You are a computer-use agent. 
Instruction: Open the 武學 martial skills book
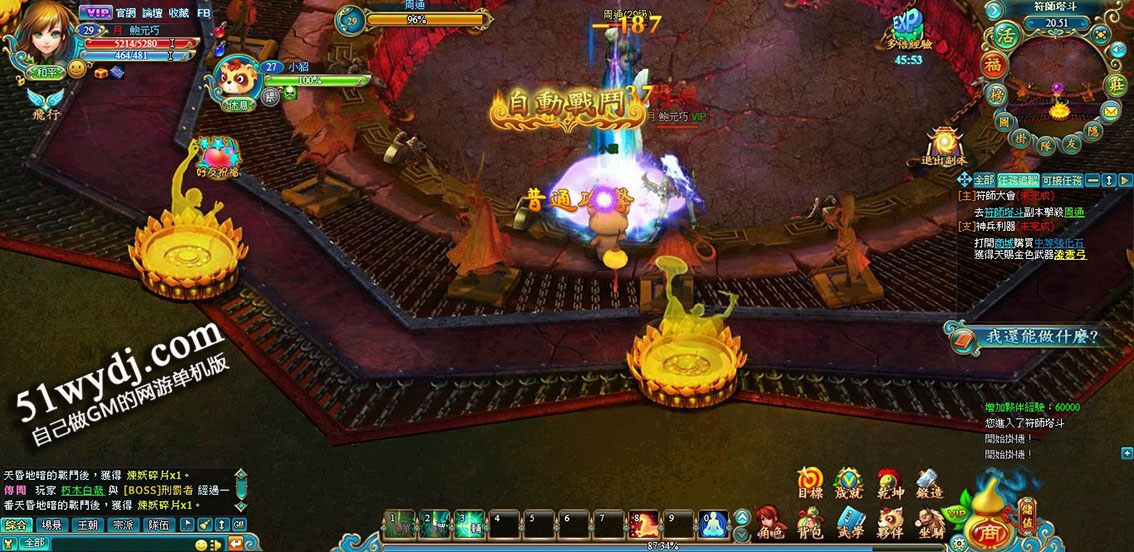[x=850, y=522]
